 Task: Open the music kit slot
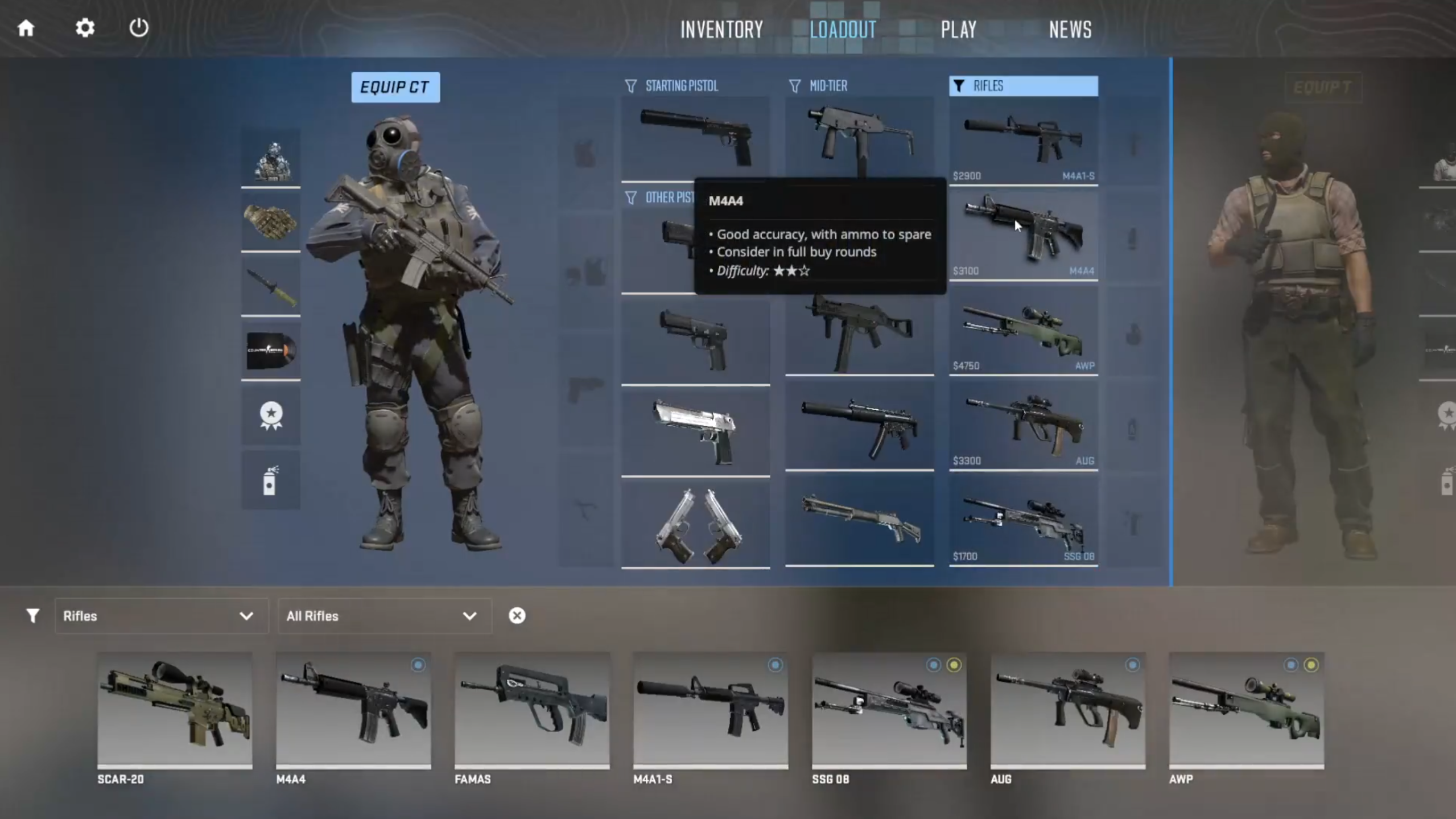(271, 352)
